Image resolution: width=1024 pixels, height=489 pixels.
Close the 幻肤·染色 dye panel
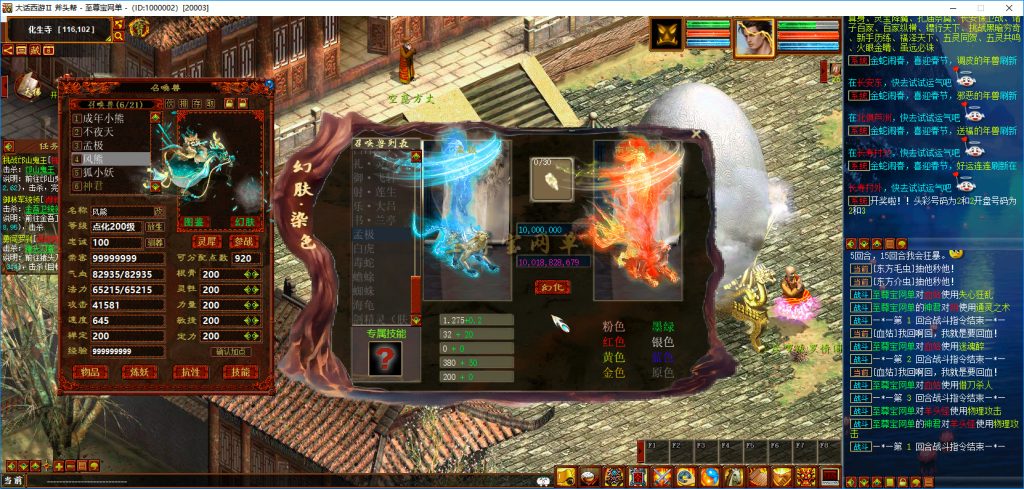click(696, 133)
